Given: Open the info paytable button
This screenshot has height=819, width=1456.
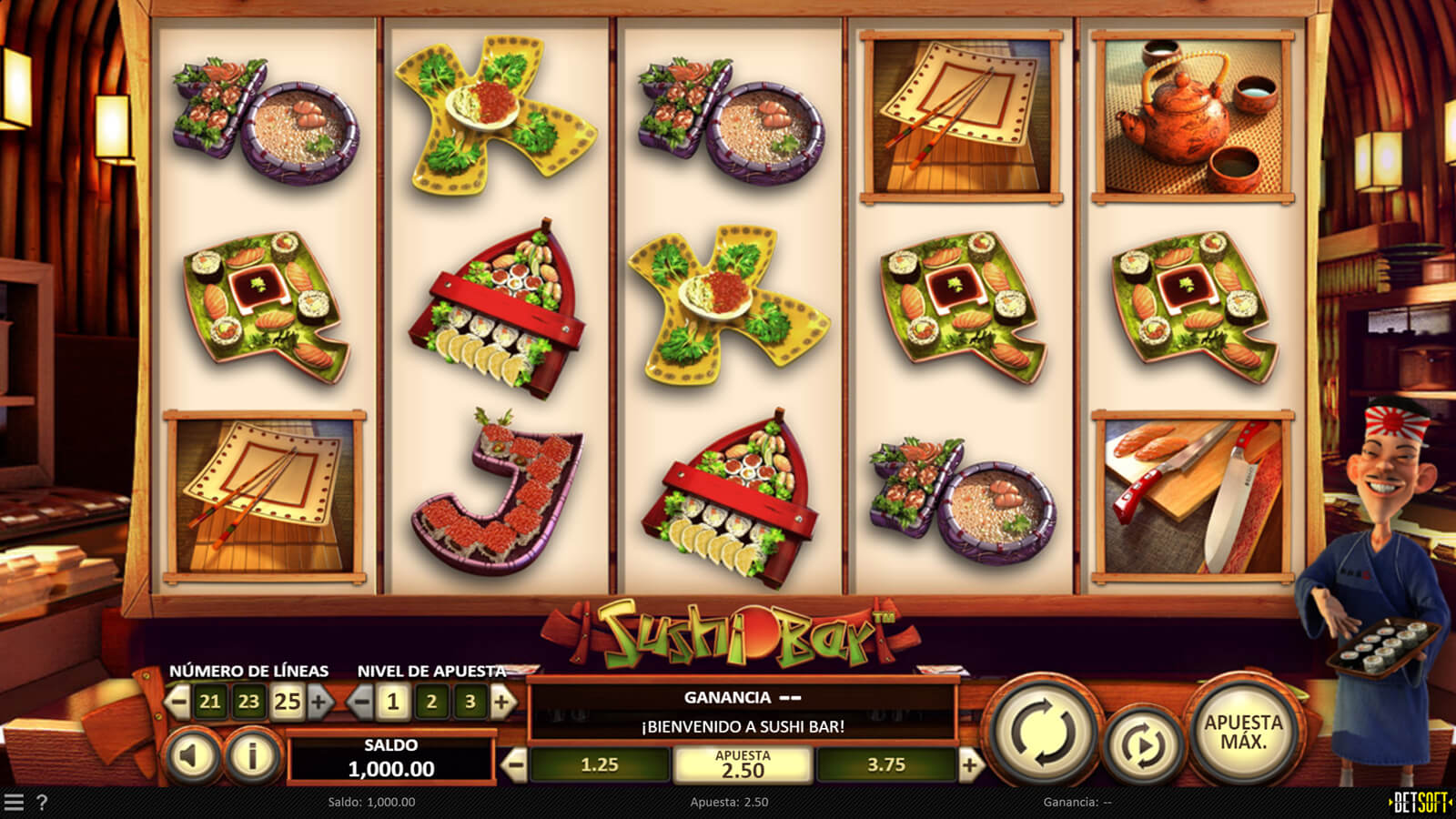Looking at the screenshot, I should click(252, 755).
